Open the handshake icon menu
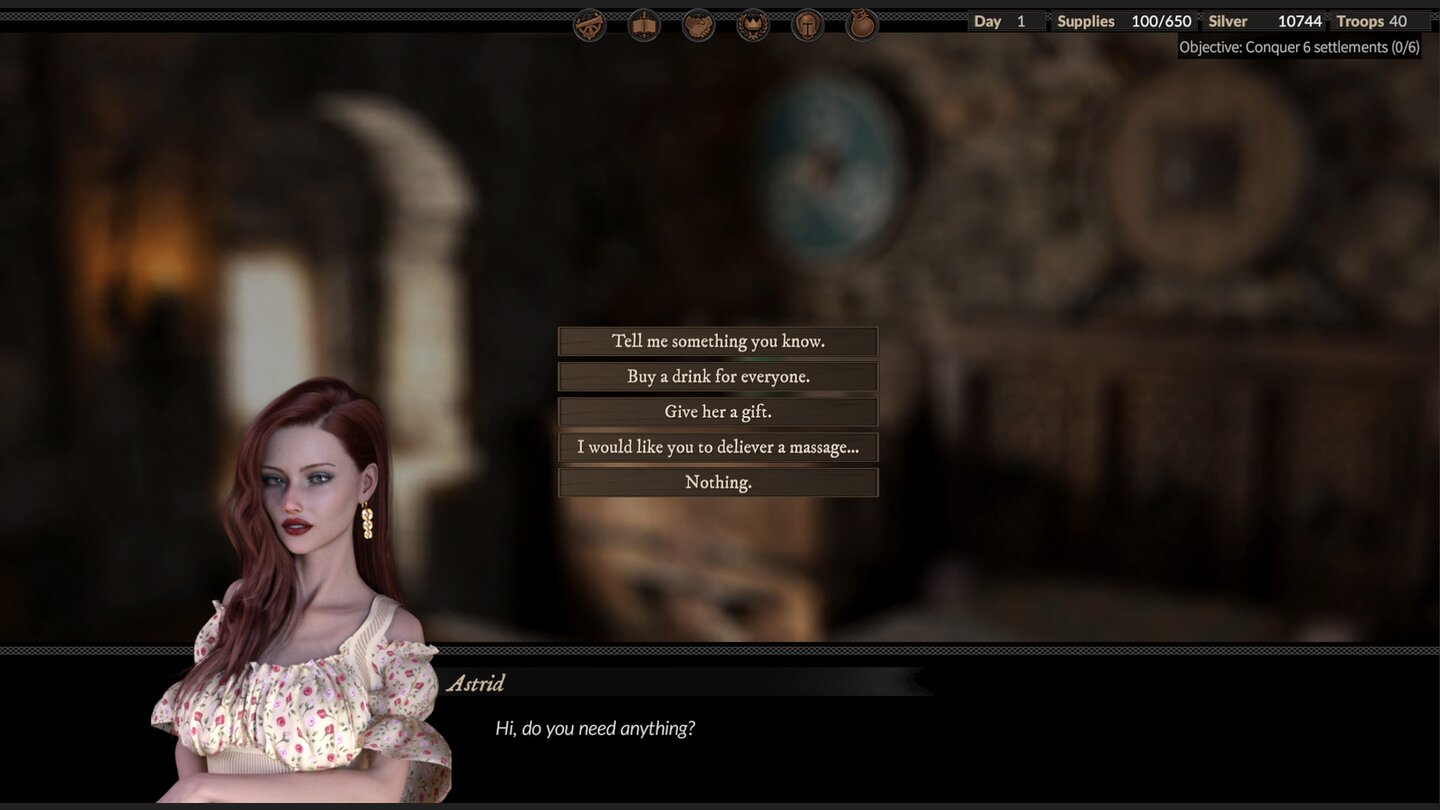1440x810 pixels. [699, 24]
